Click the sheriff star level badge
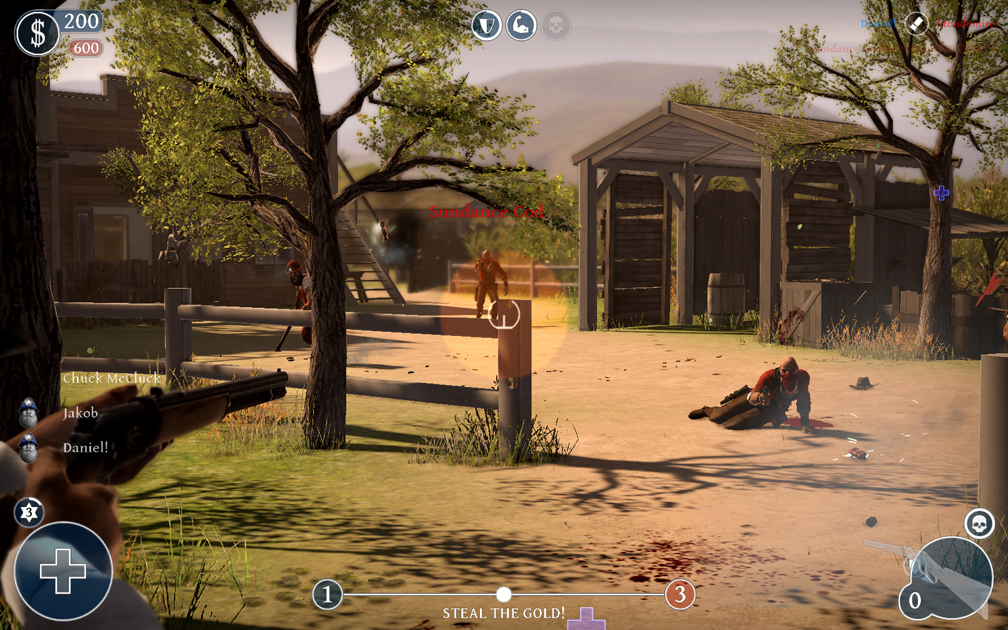This screenshot has height=630, width=1008. coord(29,512)
